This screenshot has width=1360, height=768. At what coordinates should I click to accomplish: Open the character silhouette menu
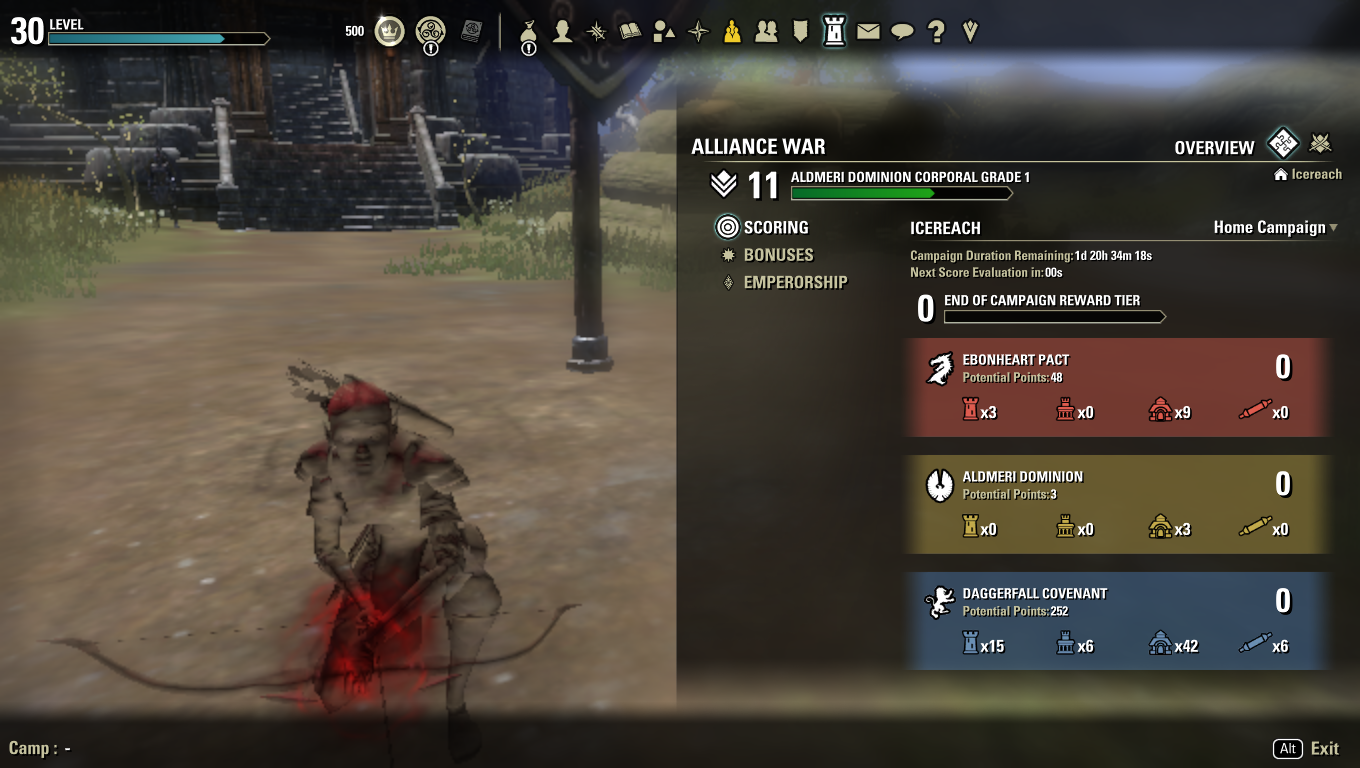[x=563, y=32]
